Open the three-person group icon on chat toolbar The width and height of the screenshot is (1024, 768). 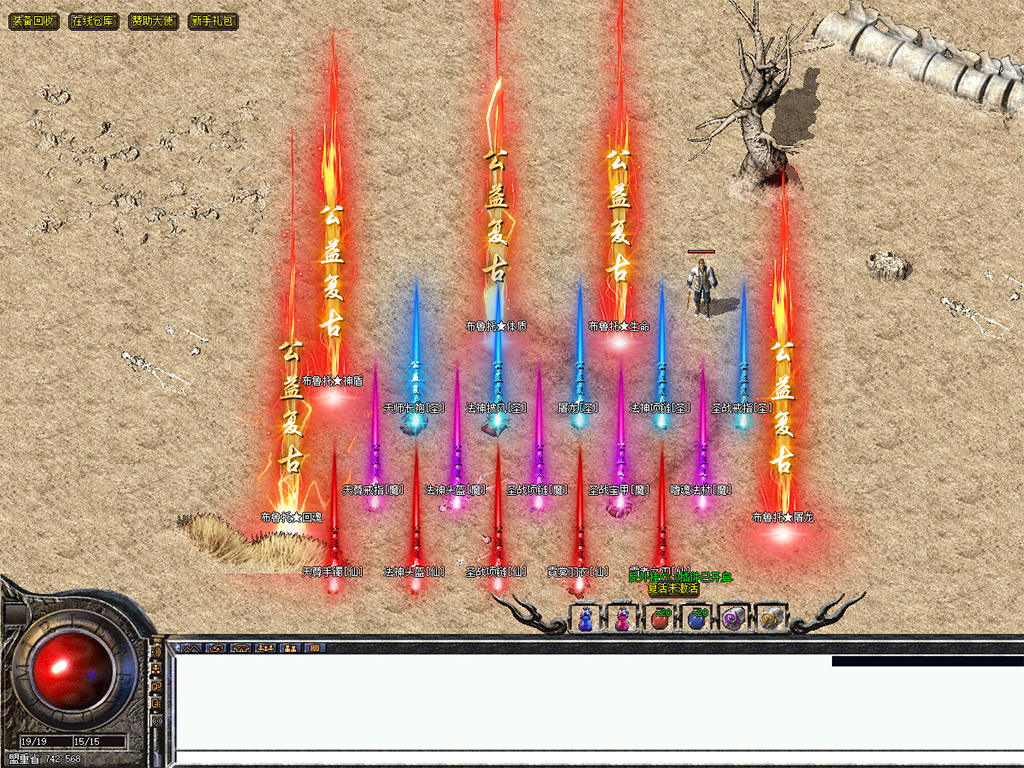point(265,648)
